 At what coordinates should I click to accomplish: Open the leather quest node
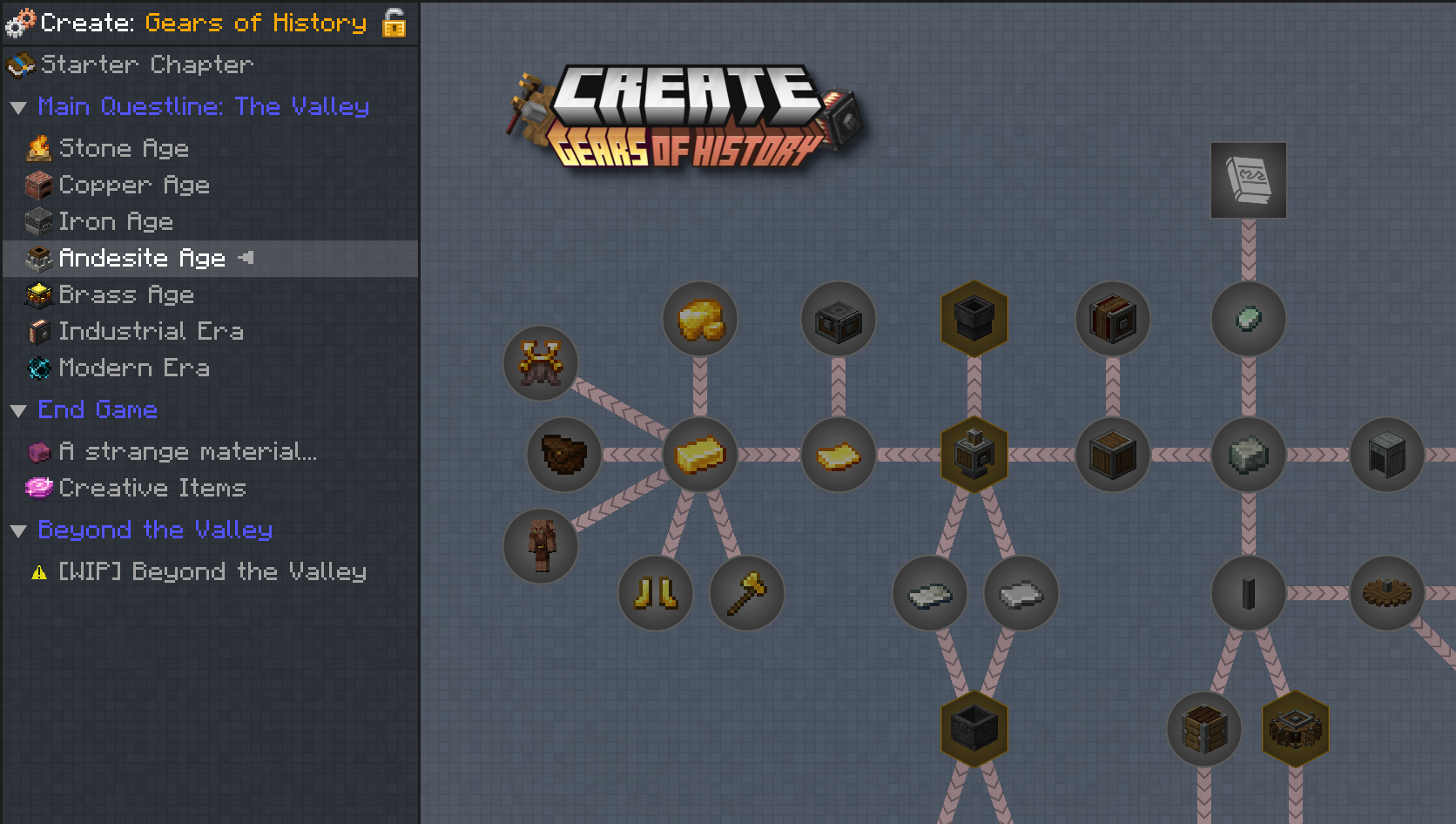click(563, 454)
